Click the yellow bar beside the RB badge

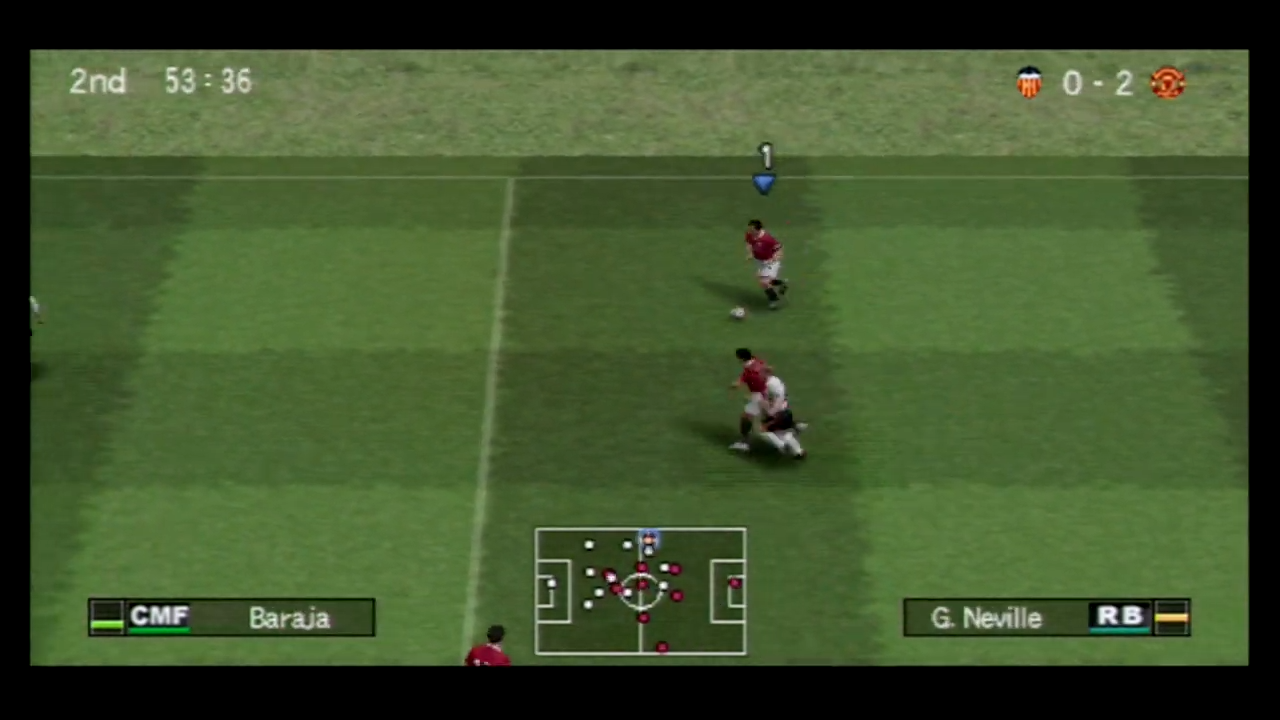pyautogui.click(x=1172, y=617)
